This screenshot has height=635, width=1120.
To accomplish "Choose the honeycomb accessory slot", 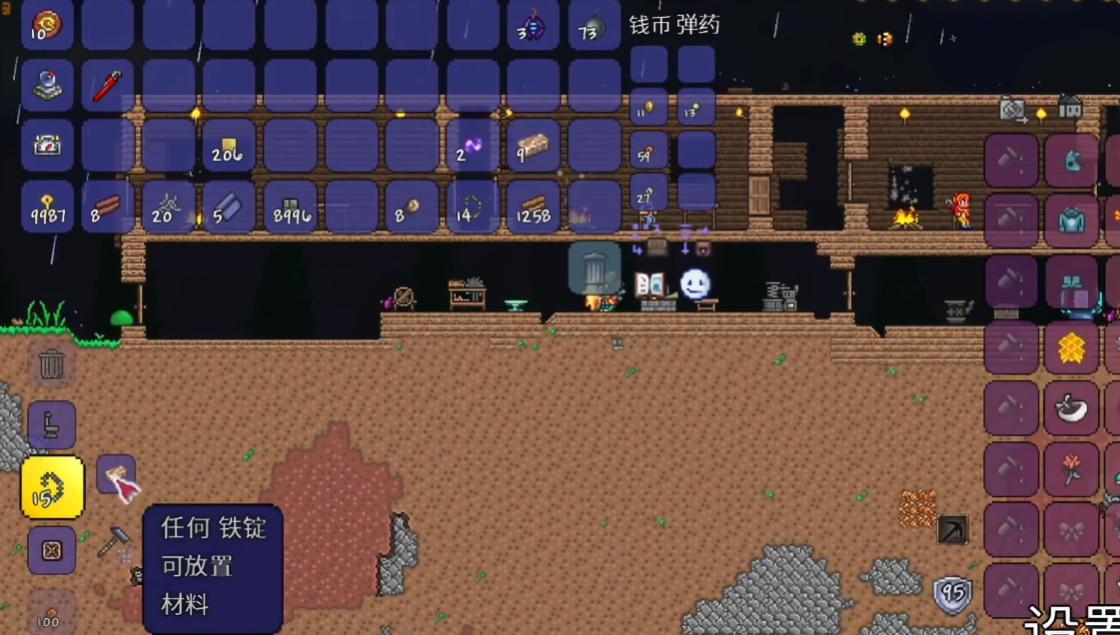I will click(x=1071, y=347).
